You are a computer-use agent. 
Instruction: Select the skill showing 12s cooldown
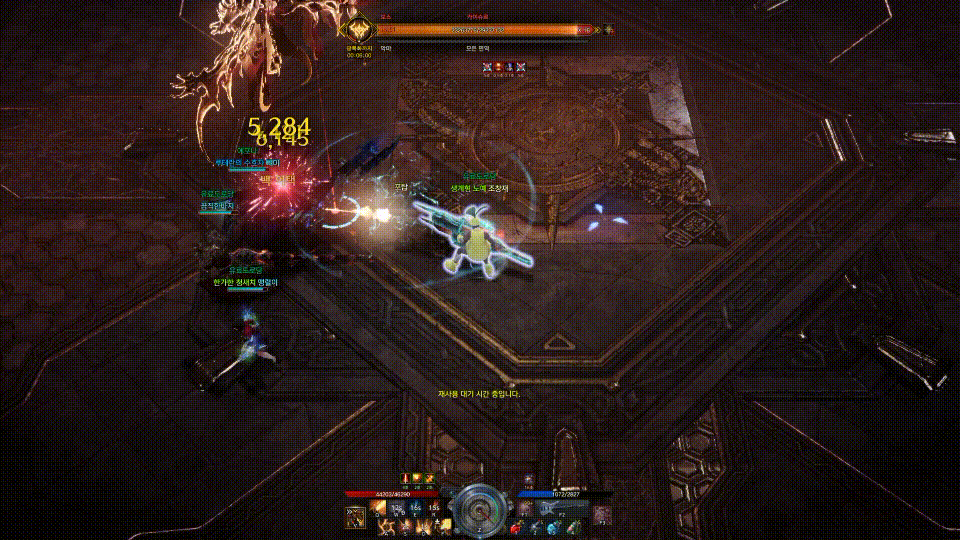pos(397,508)
